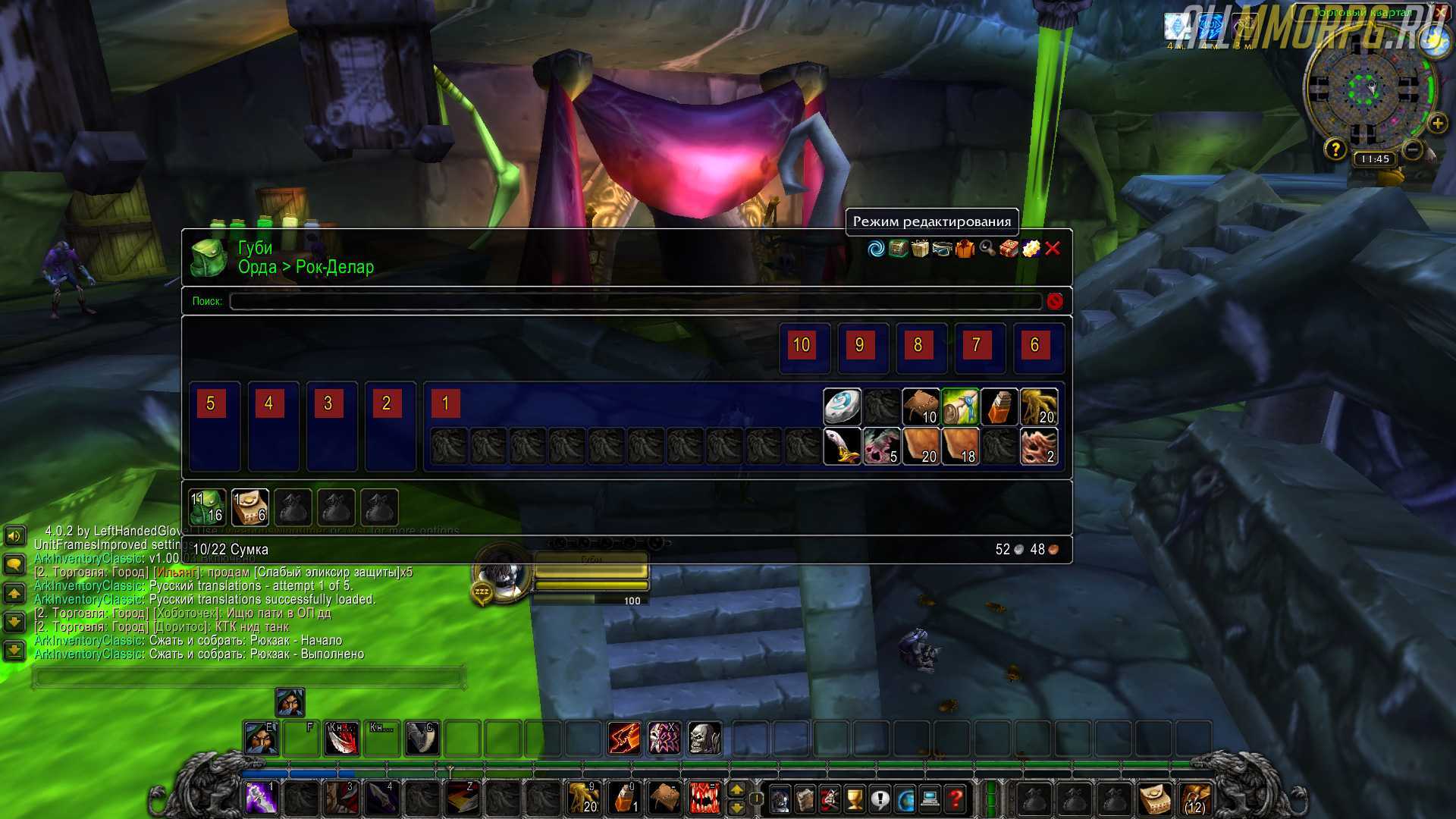This screenshot has height=819, width=1456.
Task: Click the orange potion bottle in bag
Action: coord(999,407)
